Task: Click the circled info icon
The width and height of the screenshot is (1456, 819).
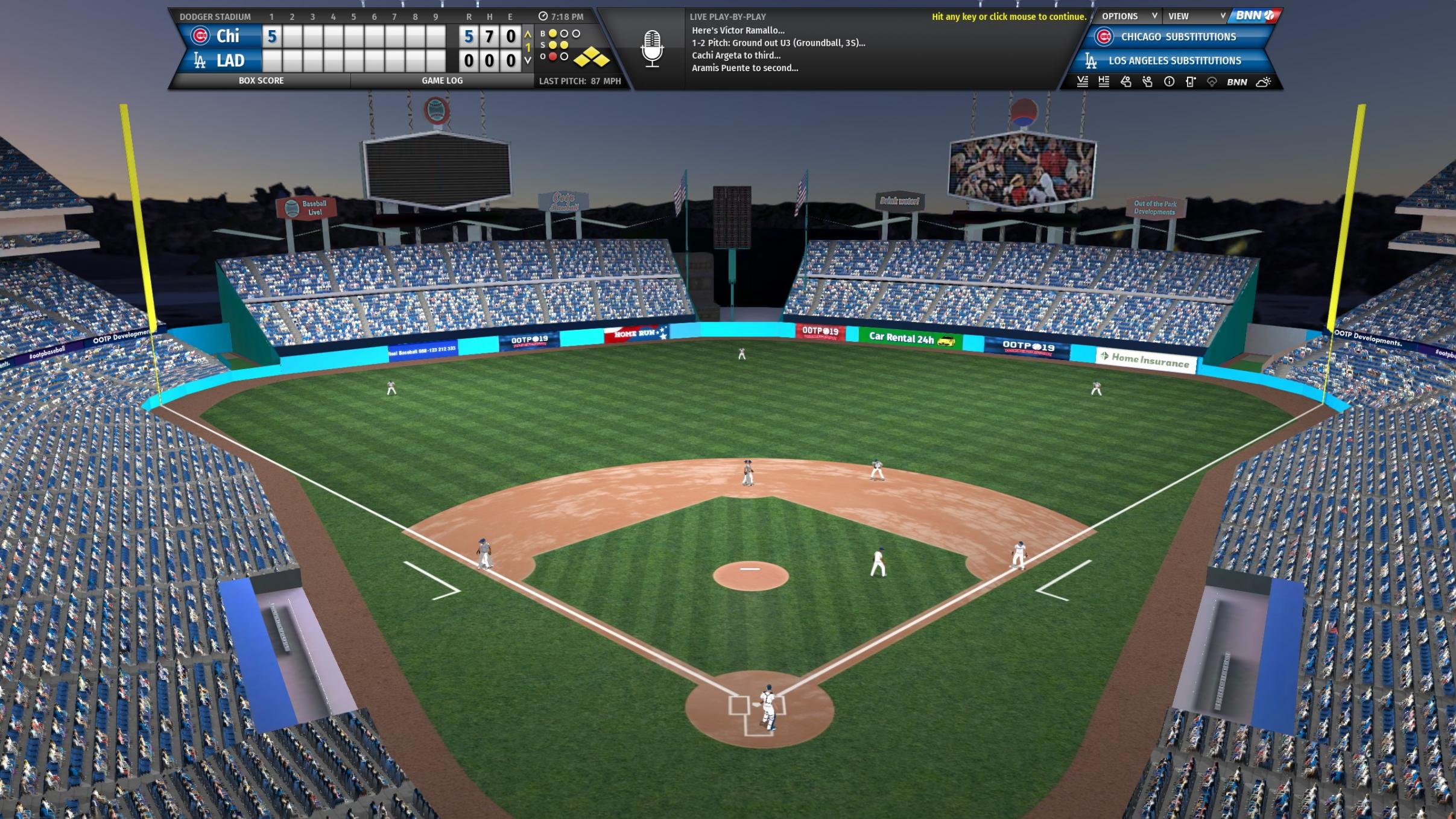Action: tap(1169, 82)
